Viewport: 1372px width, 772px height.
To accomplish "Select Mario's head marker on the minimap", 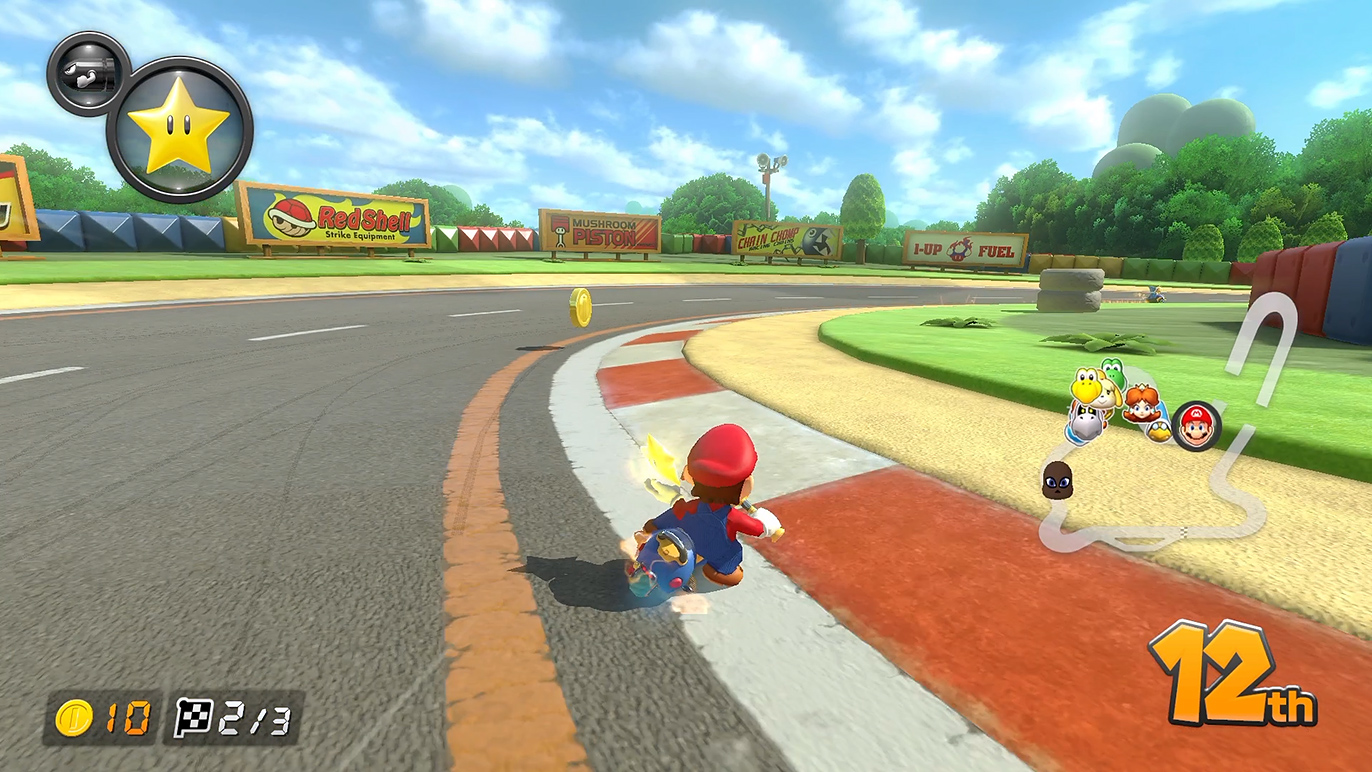I will (x=1196, y=426).
